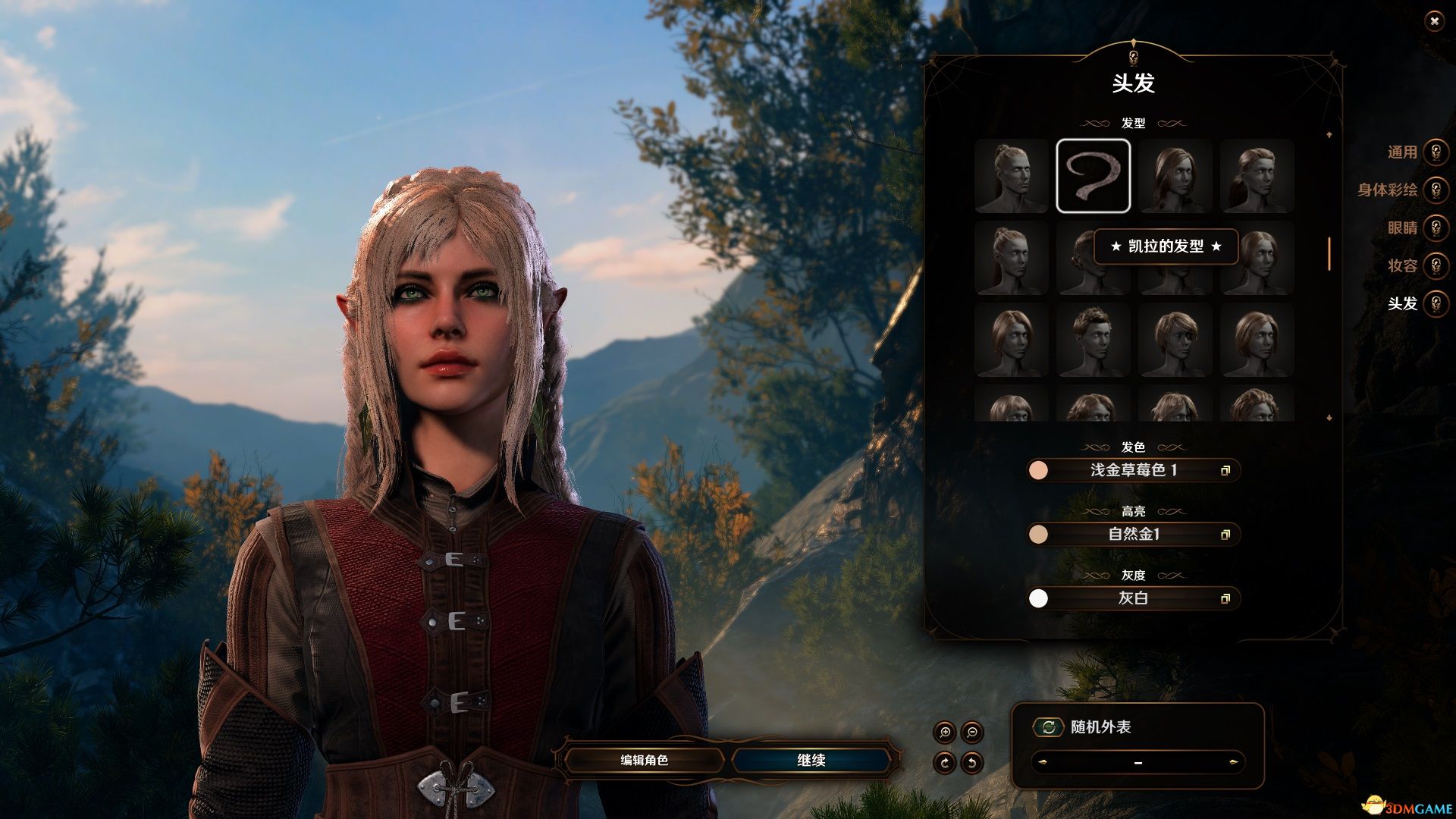
Task: Click the 继续 continue button
Action: [x=811, y=760]
